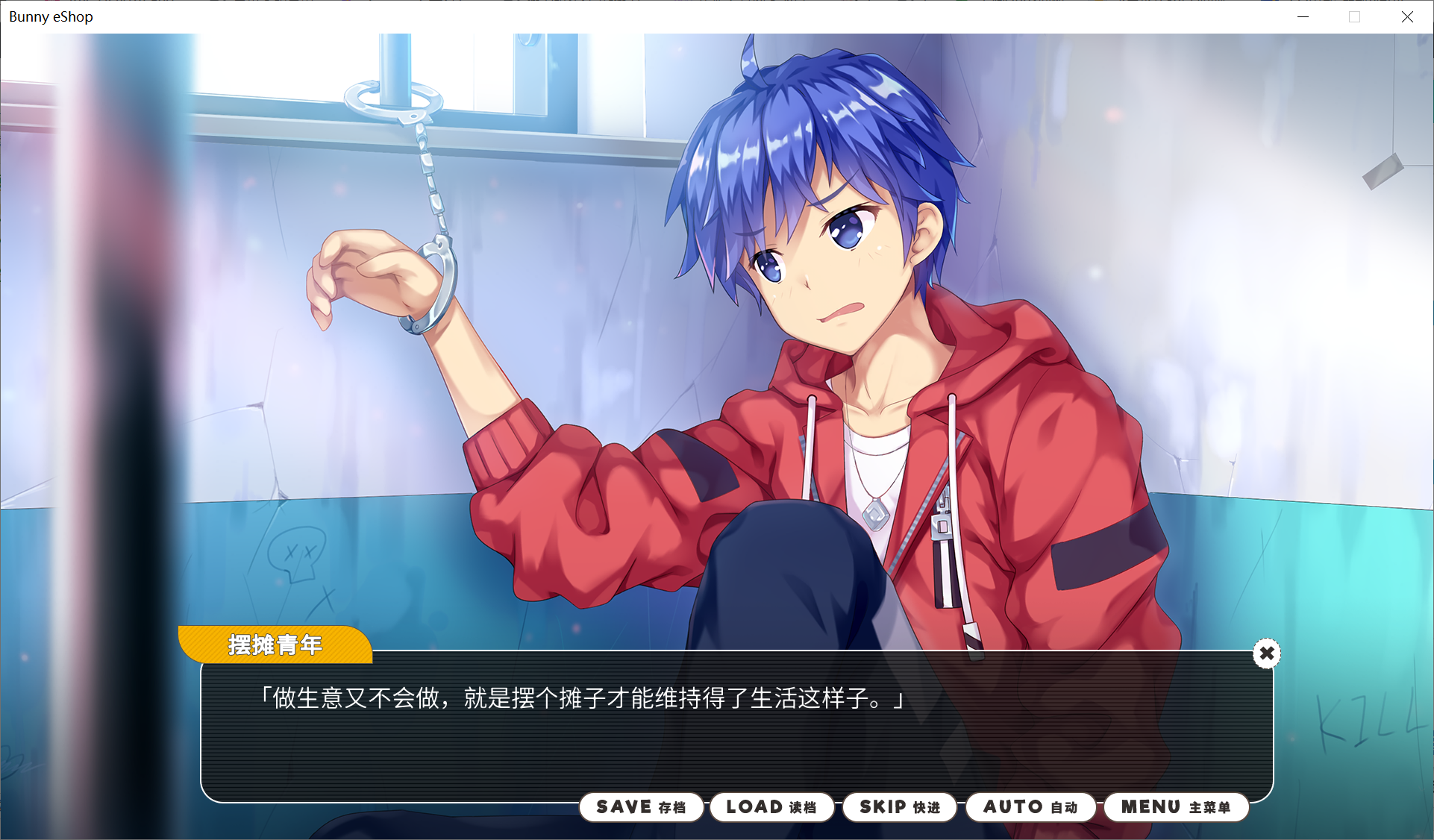Turn on auto-read mode with AUTO

(1030, 807)
